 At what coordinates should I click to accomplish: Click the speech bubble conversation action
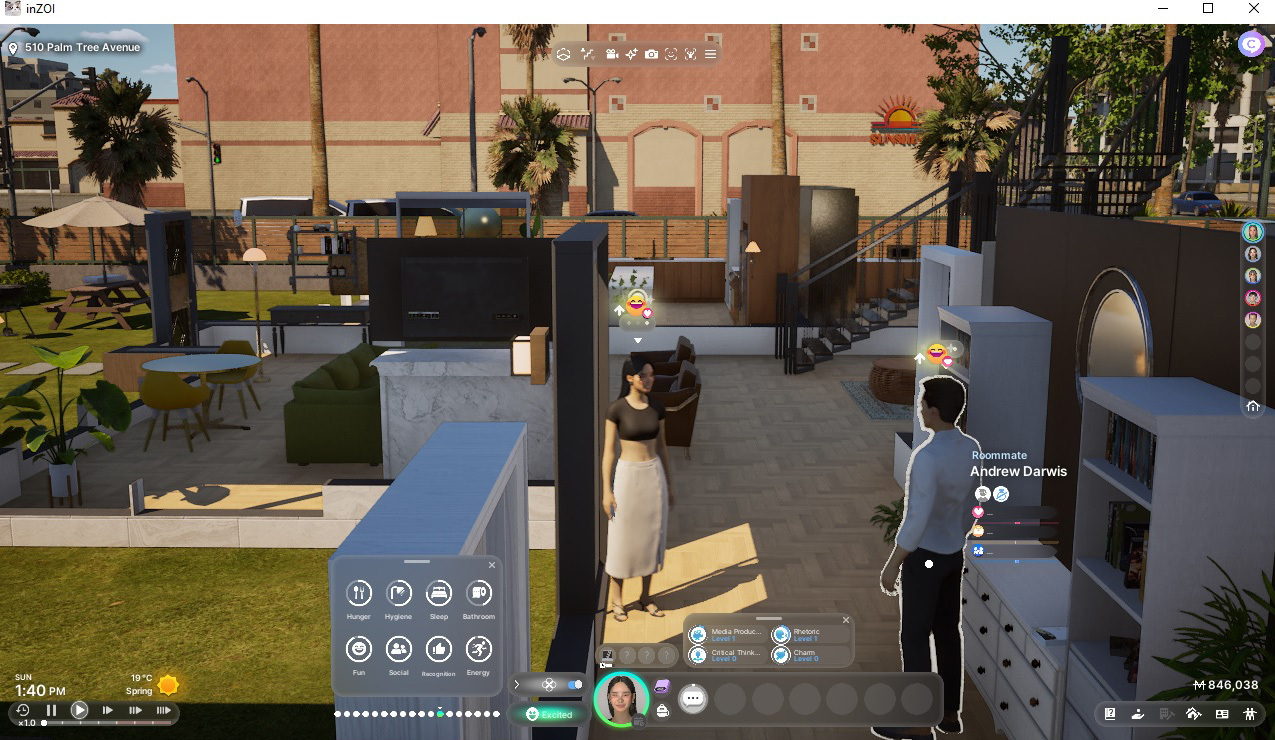coord(692,699)
